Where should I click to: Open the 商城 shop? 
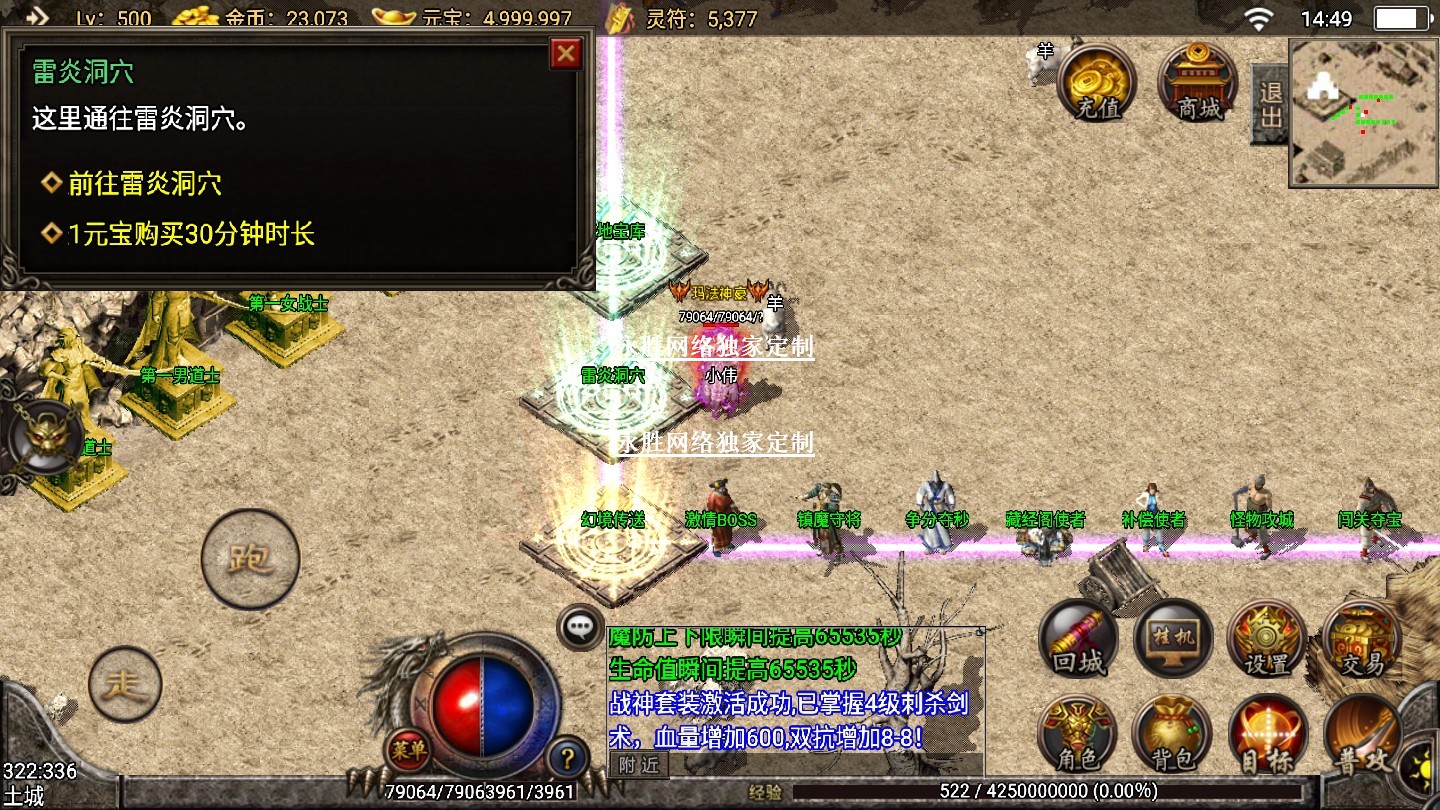pyautogui.click(x=1198, y=81)
